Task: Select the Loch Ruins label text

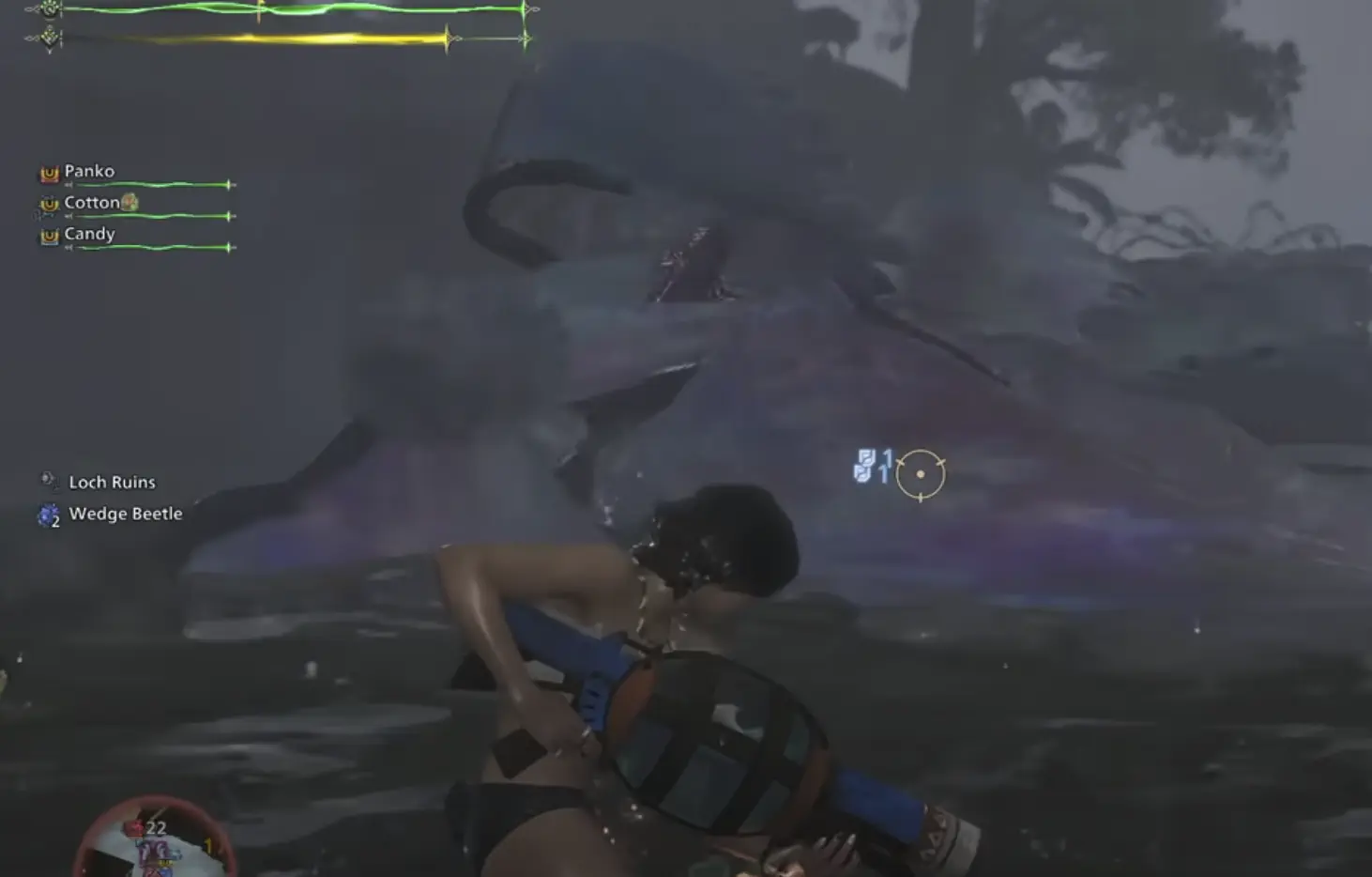Action: 112,482
